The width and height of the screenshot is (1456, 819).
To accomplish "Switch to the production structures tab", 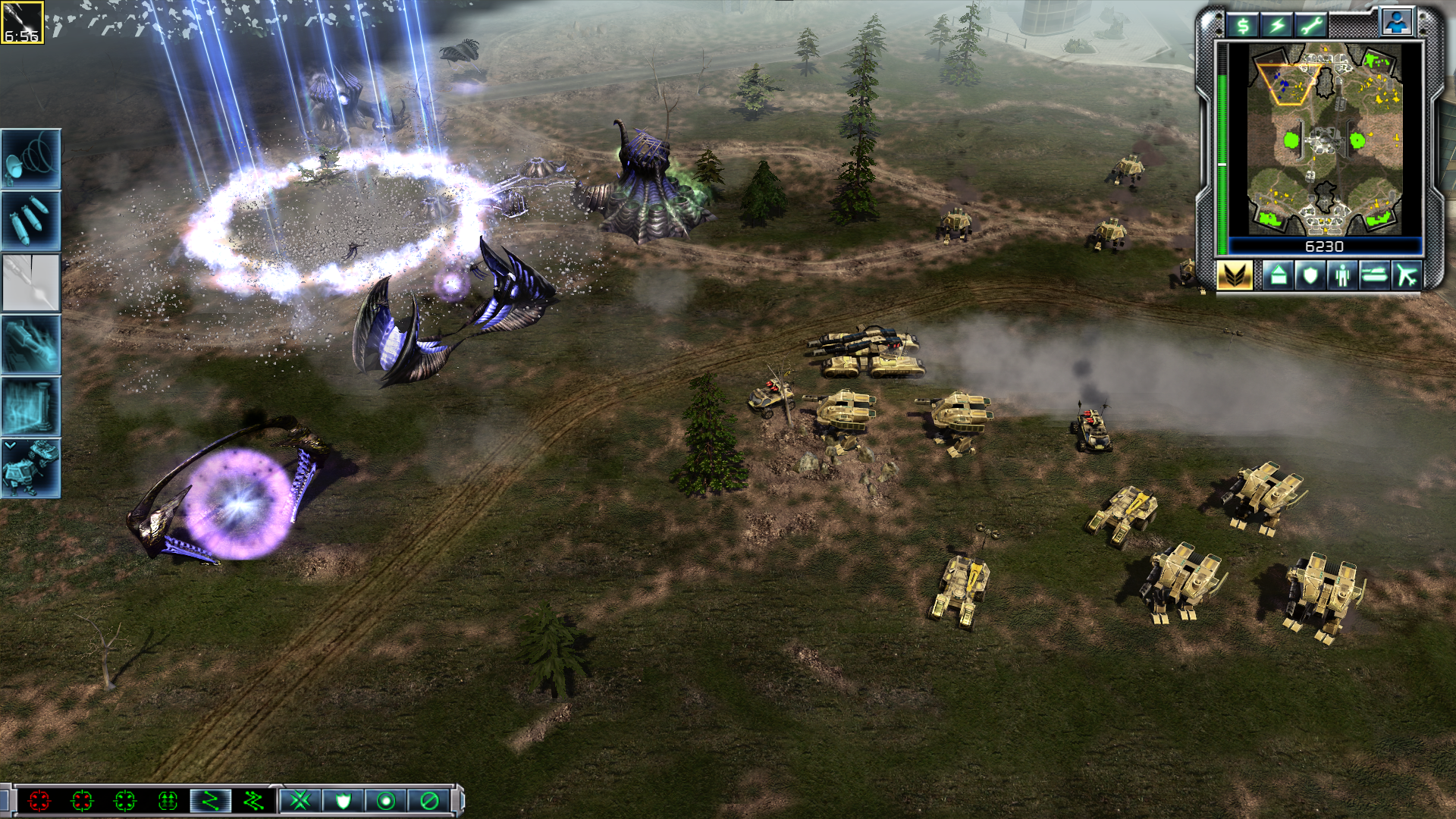I will pyautogui.click(x=1278, y=275).
